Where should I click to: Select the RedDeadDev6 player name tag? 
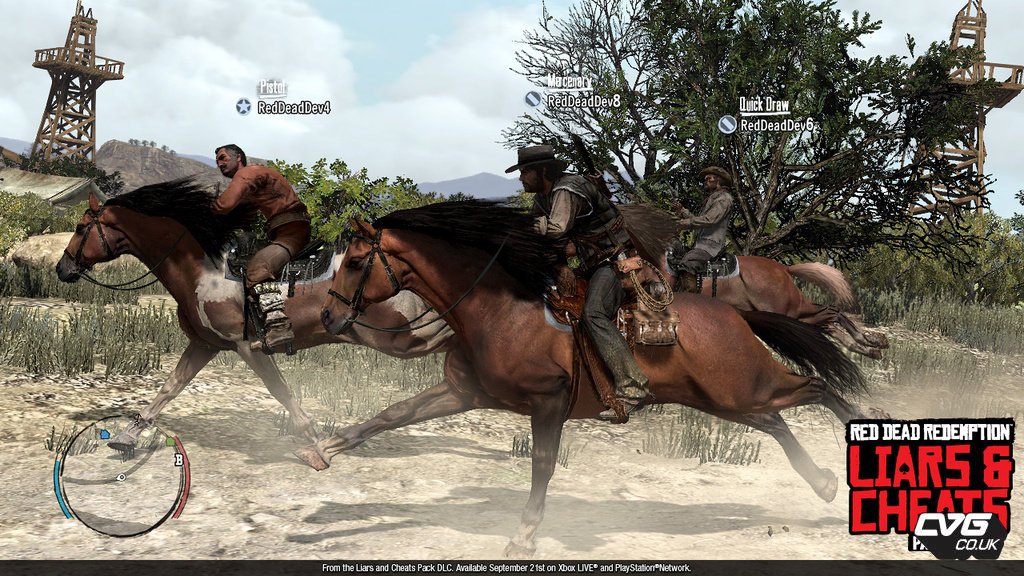click(776, 125)
